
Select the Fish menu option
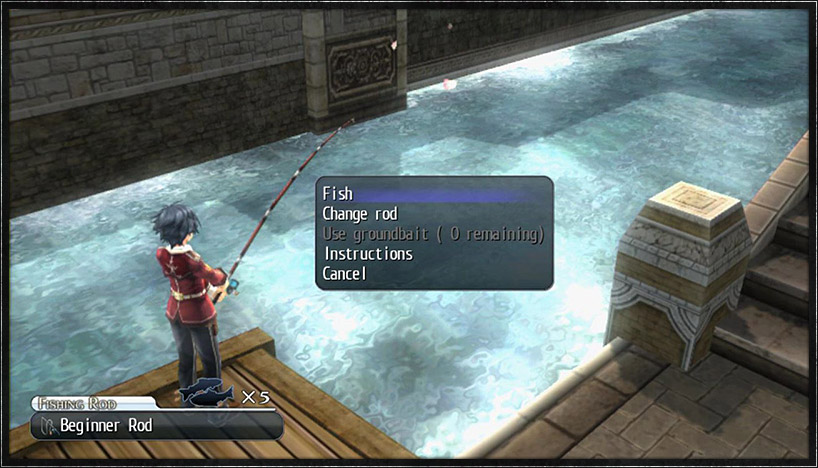click(338, 194)
